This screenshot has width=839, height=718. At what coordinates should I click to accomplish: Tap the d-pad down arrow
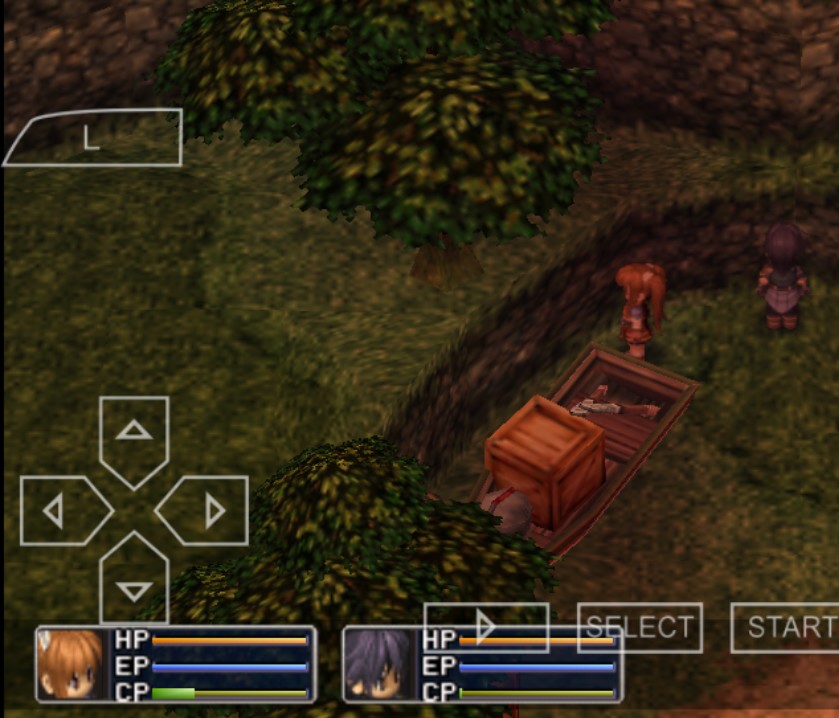(x=134, y=583)
